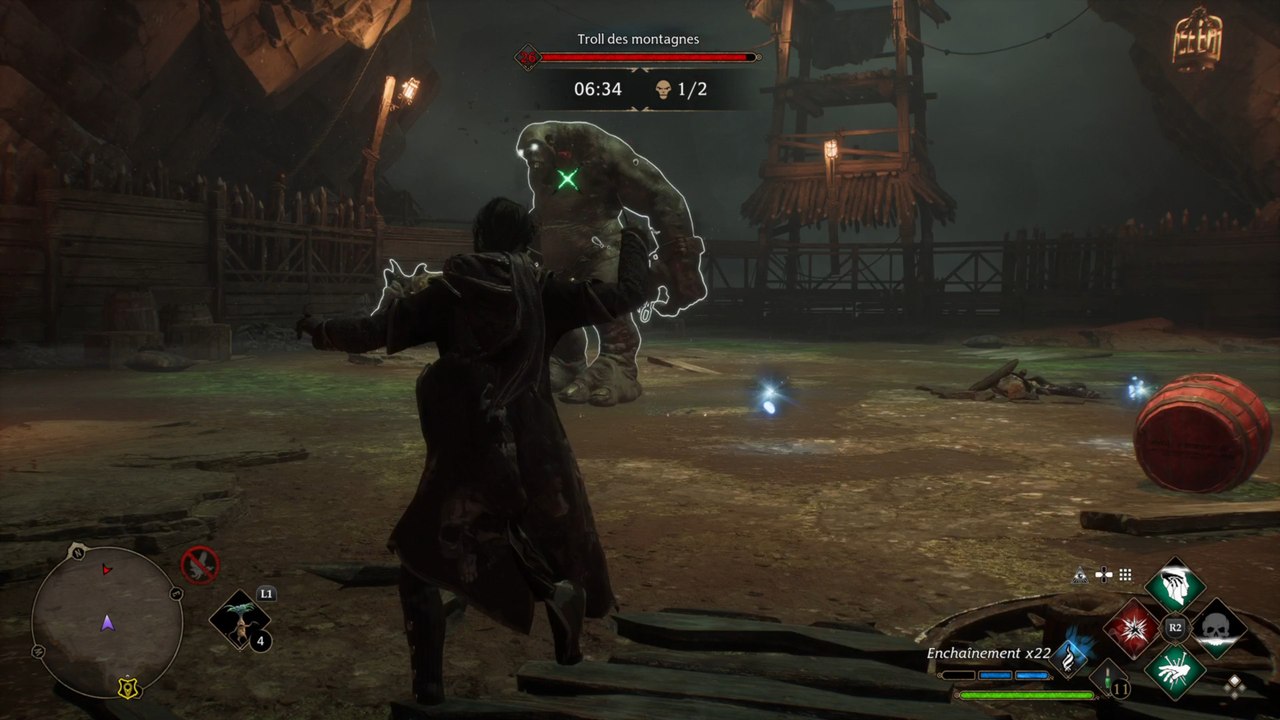This screenshot has height=720, width=1280.
Task: Click the no-flying mount restriction icon
Action: [200, 565]
